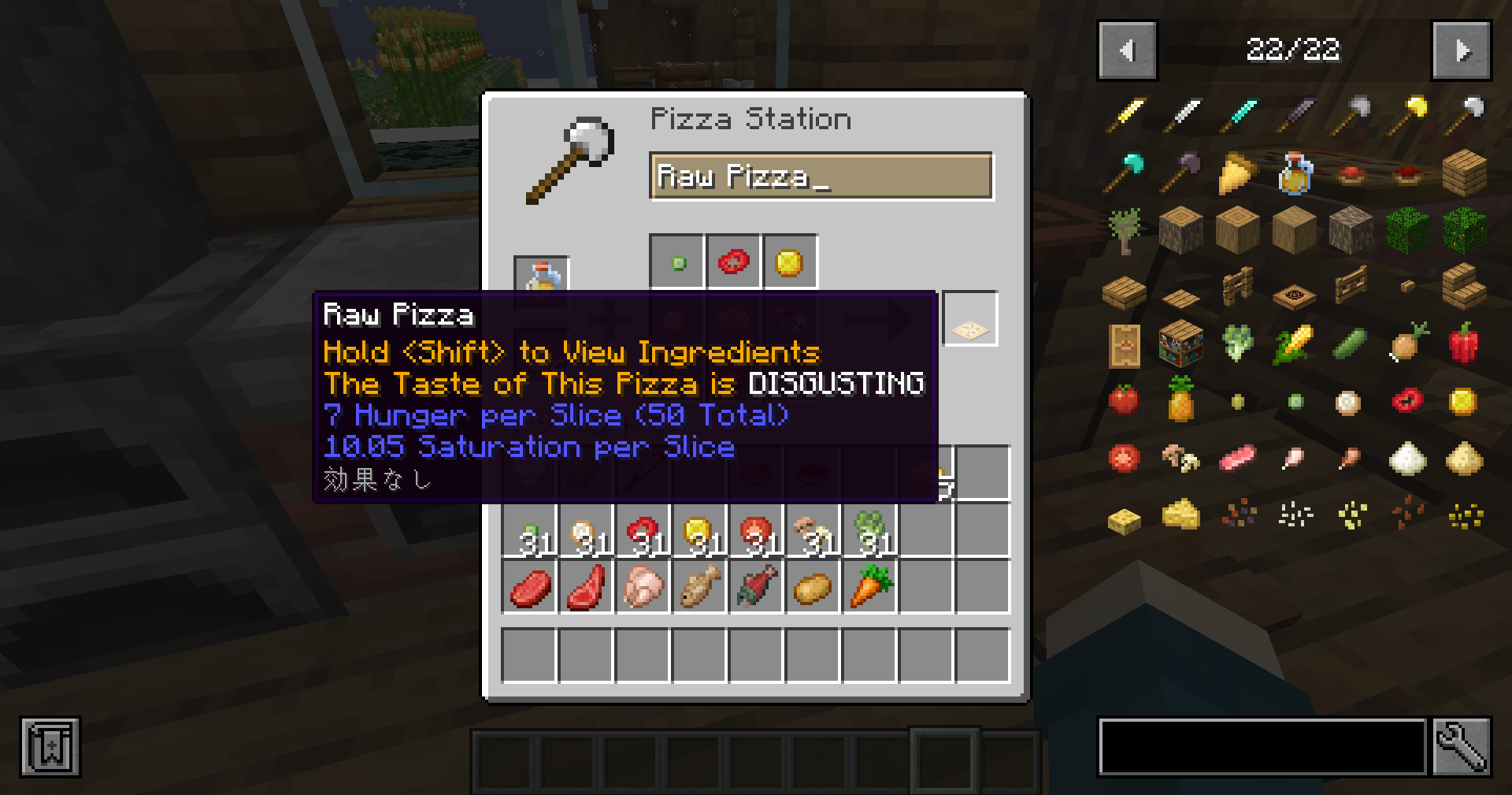Select the raw beef in the inventory
The width and height of the screenshot is (1512, 795).
[x=529, y=587]
